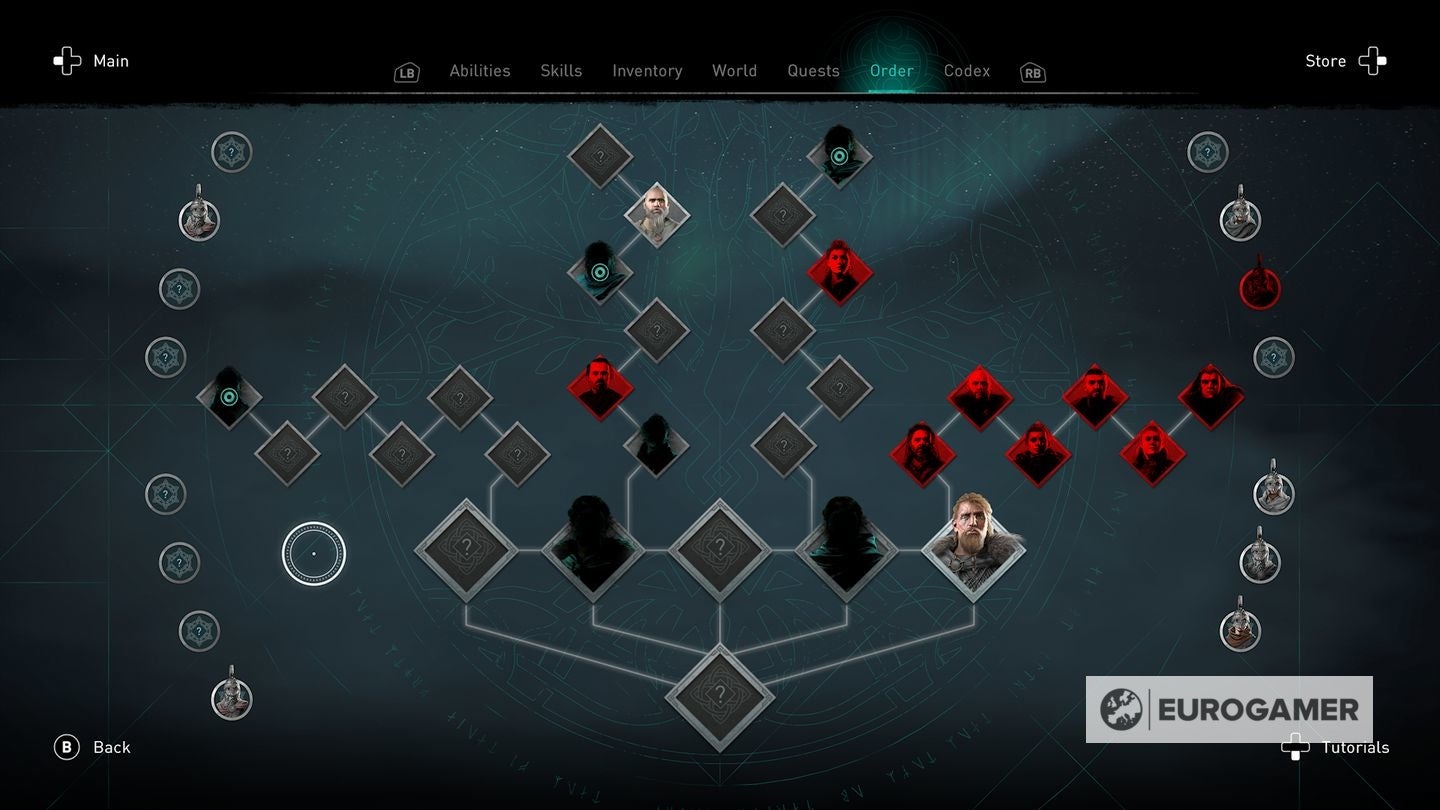
Task: Open the Inventory tab
Action: coord(647,70)
